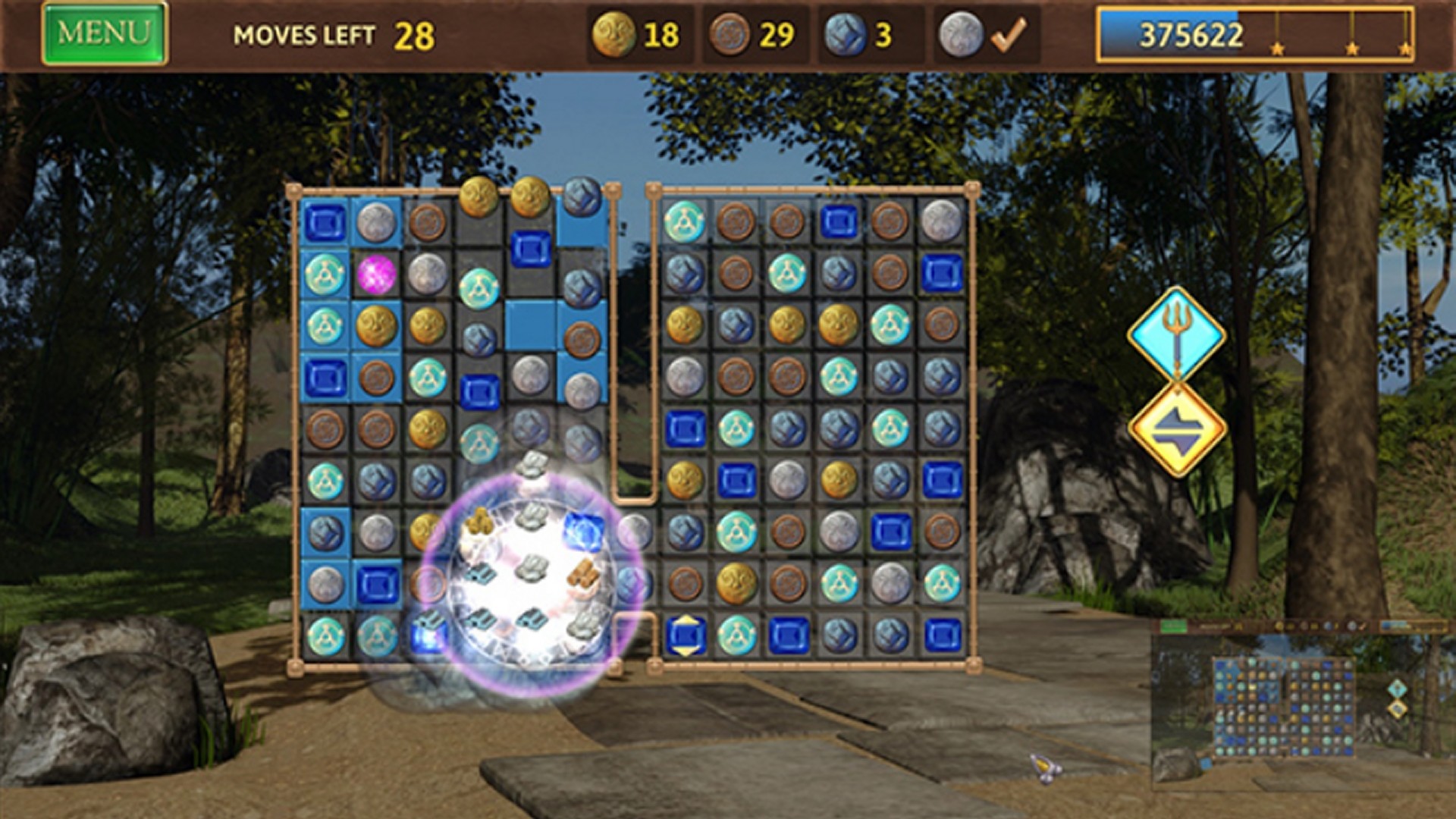Click the third star beside the score bar
The image size is (1456, 819).
[x=1407, y=47]
